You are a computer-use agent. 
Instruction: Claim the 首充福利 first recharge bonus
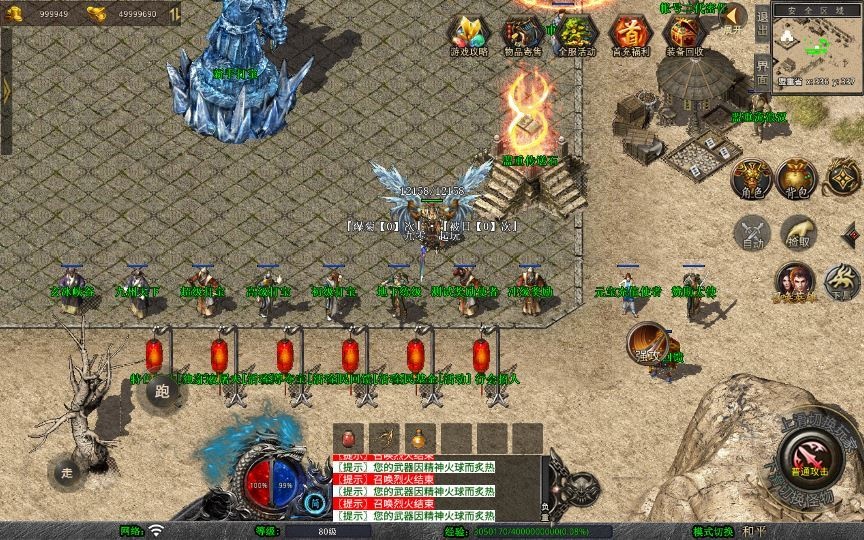(630, 35)
